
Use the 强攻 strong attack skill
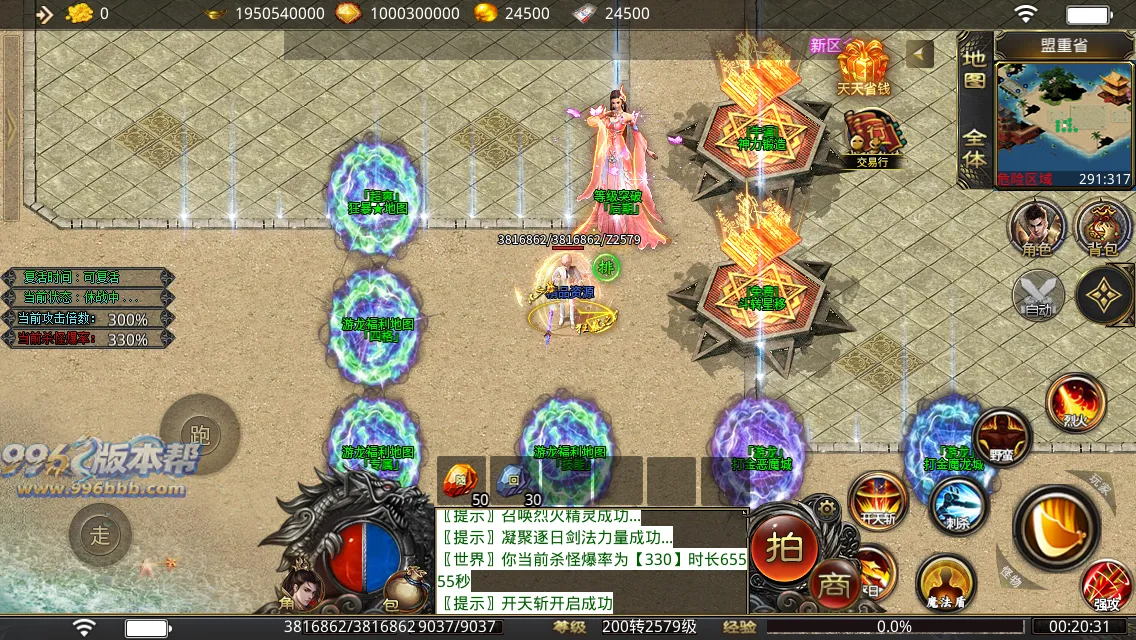point(1107,587)
